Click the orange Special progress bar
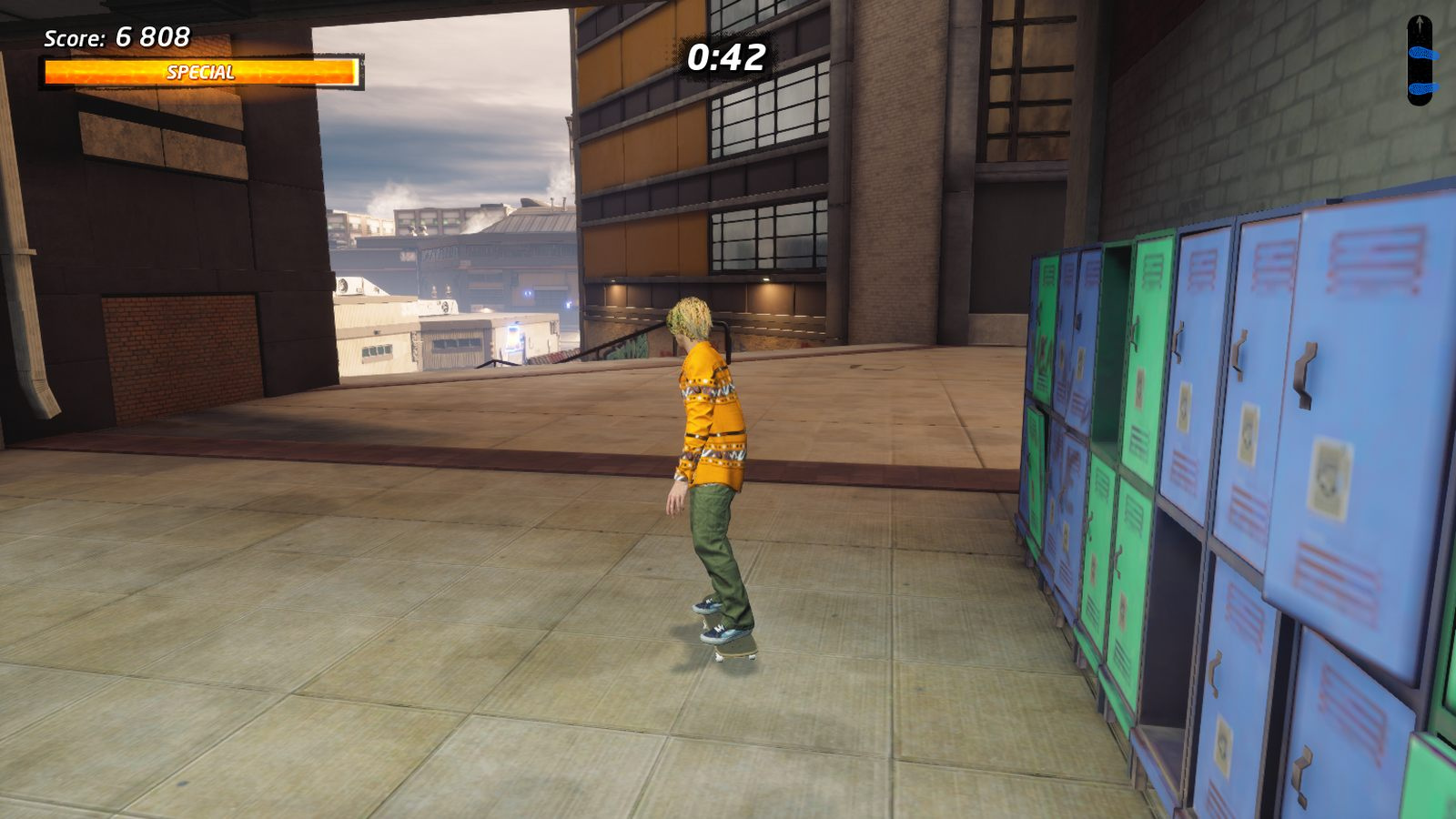This screenshot has height=819, width=1456. (x=202, y=72)
